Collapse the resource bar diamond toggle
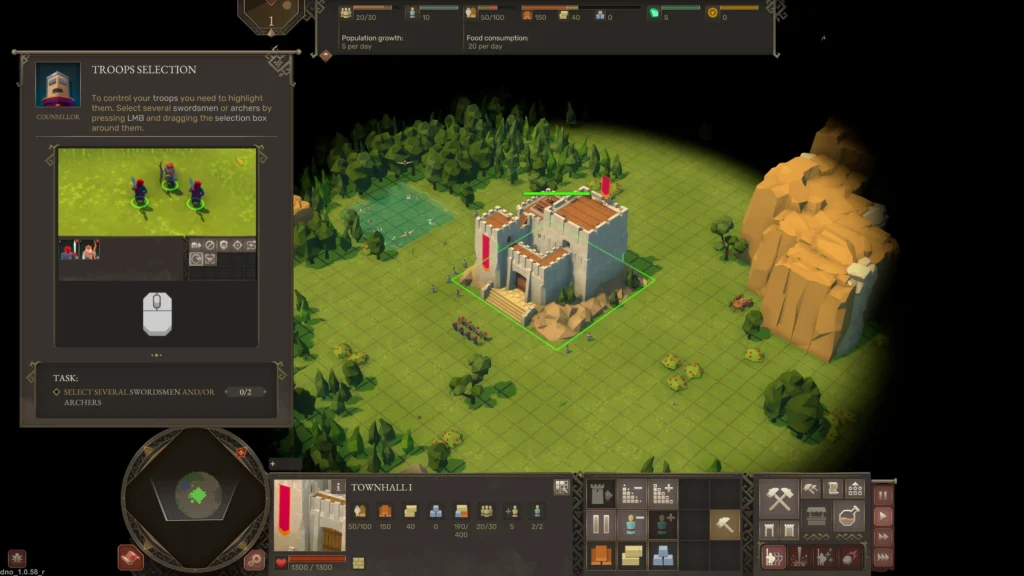 [x=326, y=55]
